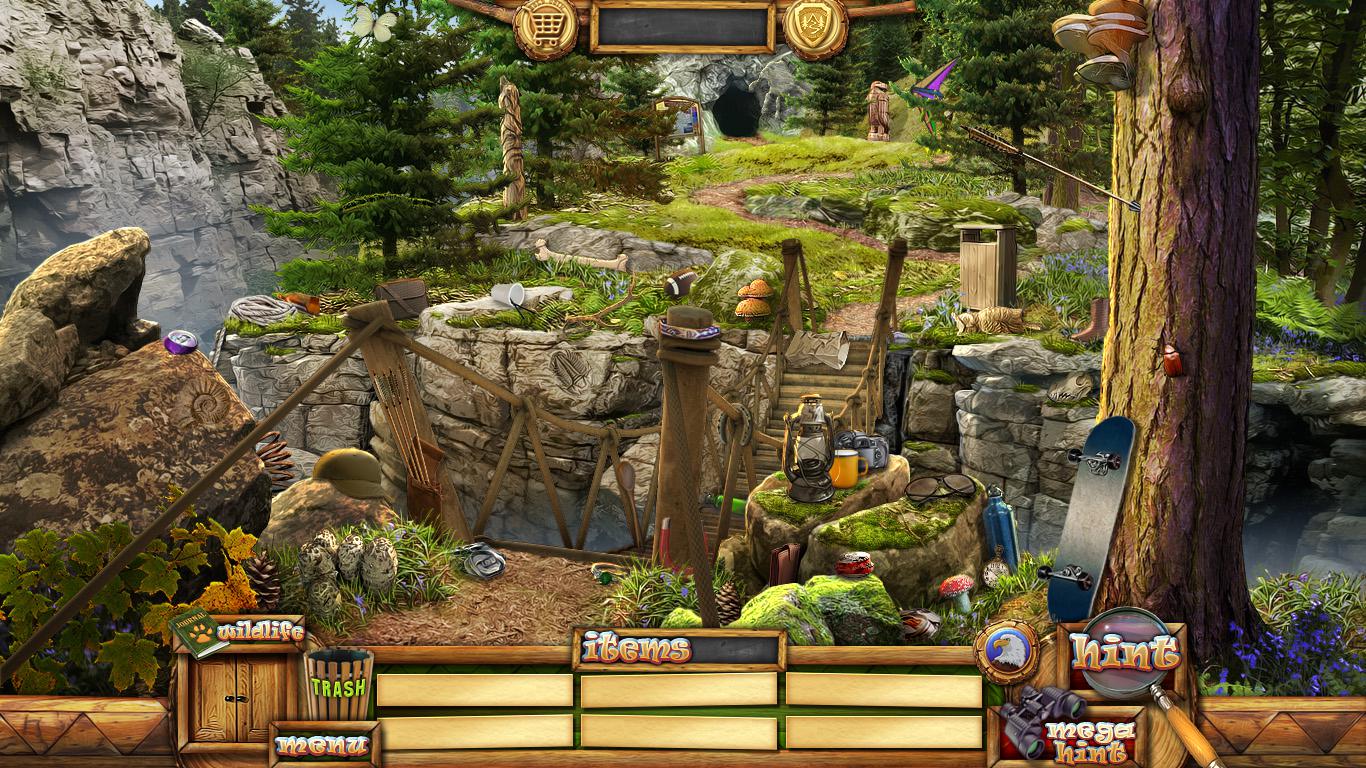
Task: Use the magnifying glass hint
Action: 1125,655
